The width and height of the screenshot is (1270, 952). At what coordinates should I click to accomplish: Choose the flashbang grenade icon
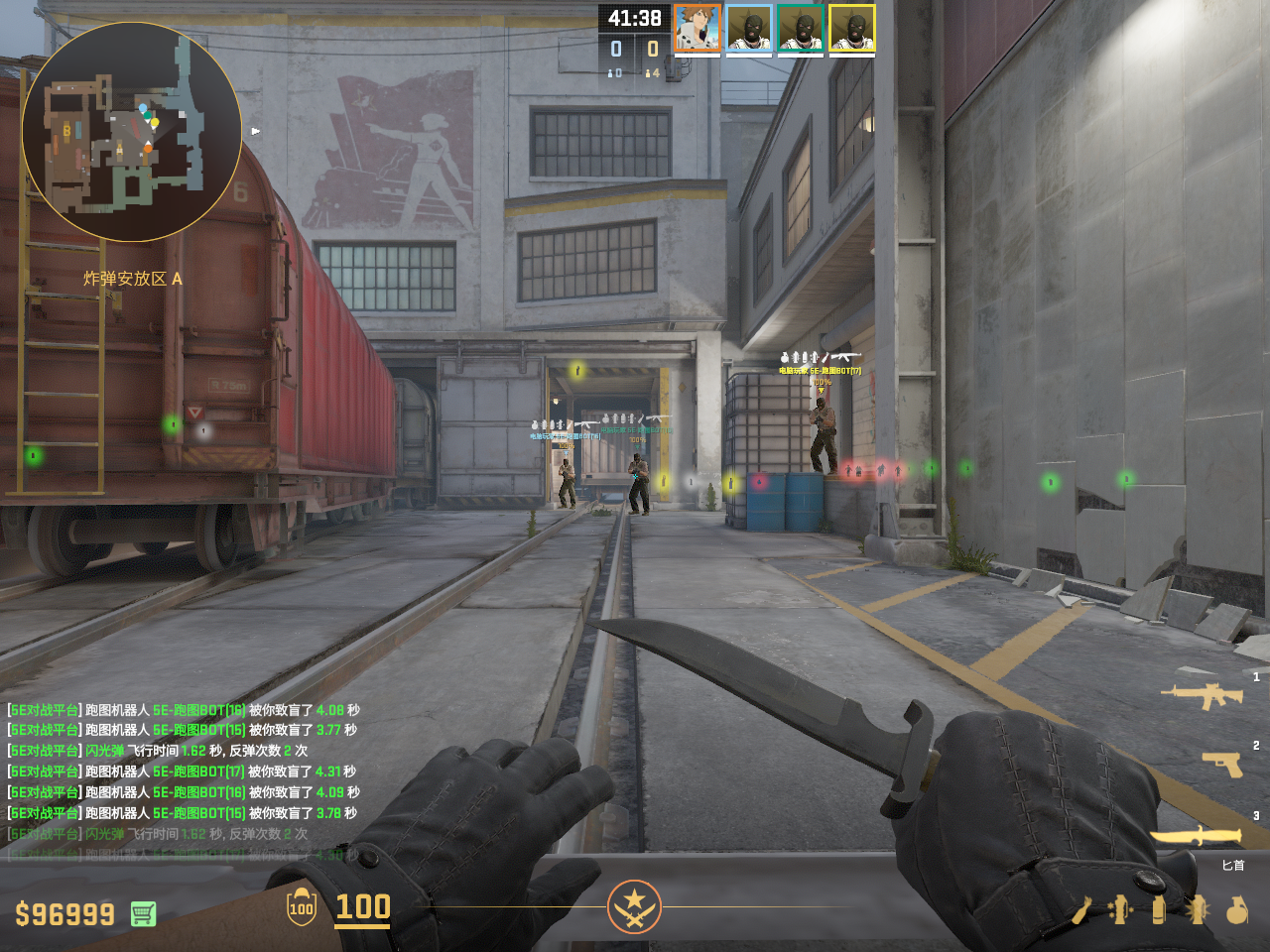click(1198, 909)
